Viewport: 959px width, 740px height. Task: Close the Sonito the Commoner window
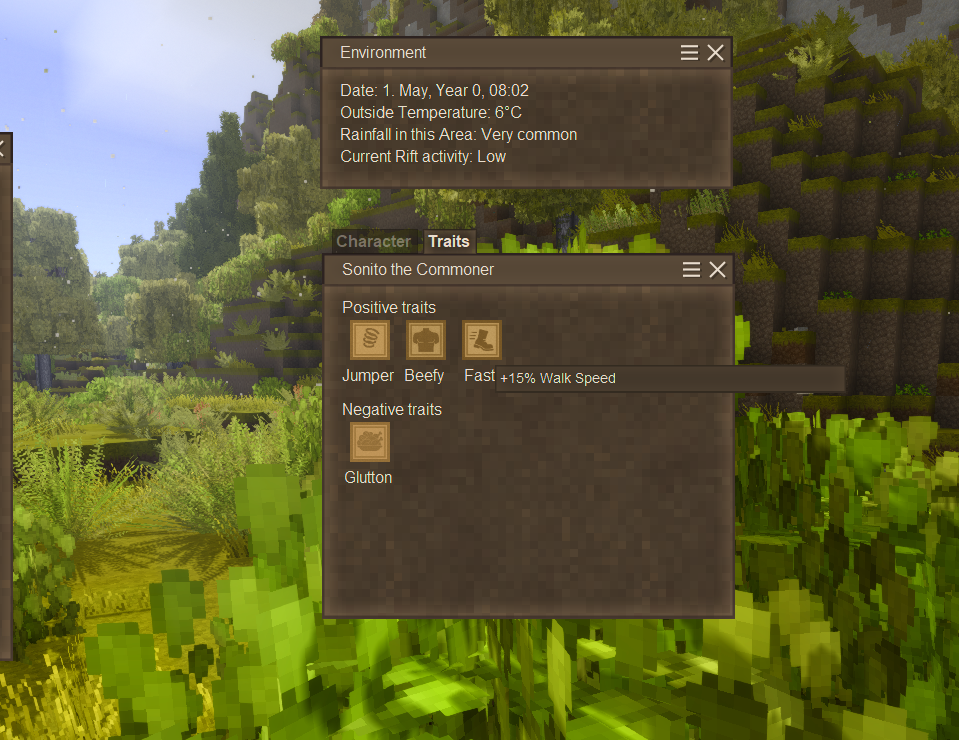717,270
